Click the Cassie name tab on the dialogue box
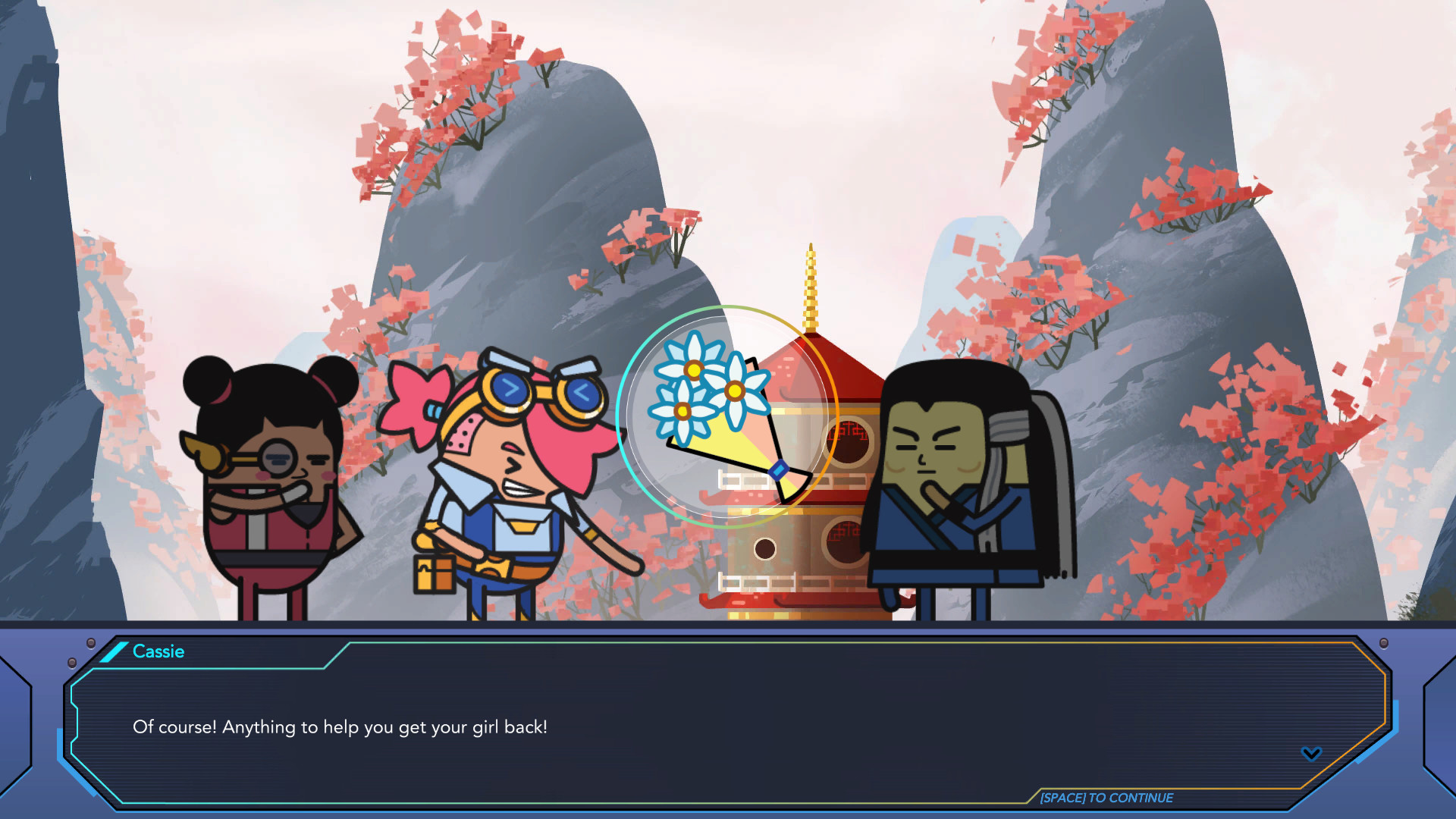Viewport: 1456px width, 819px height. point(159,651)
